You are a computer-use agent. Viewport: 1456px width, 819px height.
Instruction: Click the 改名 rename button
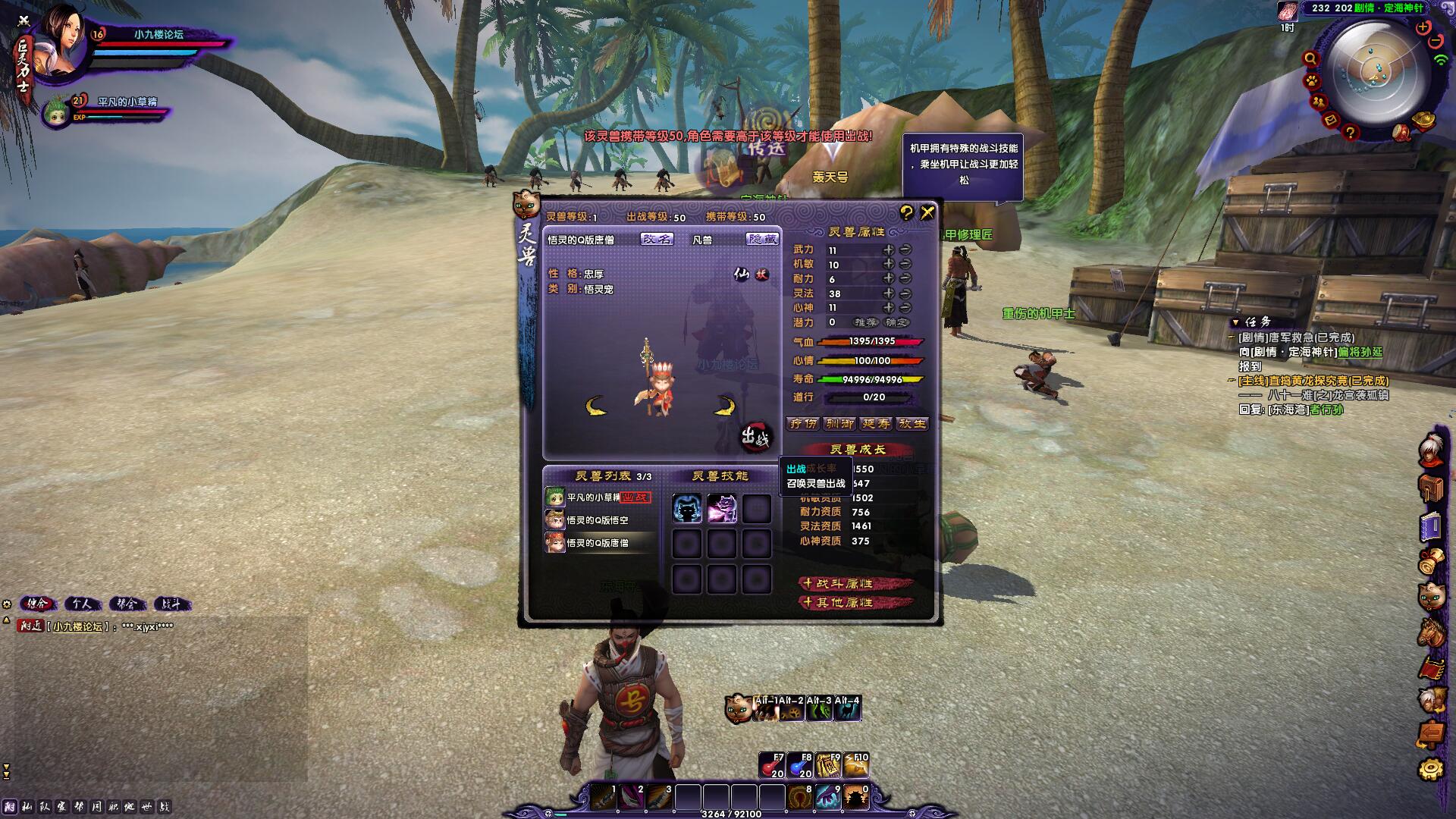tap(657, 239)
